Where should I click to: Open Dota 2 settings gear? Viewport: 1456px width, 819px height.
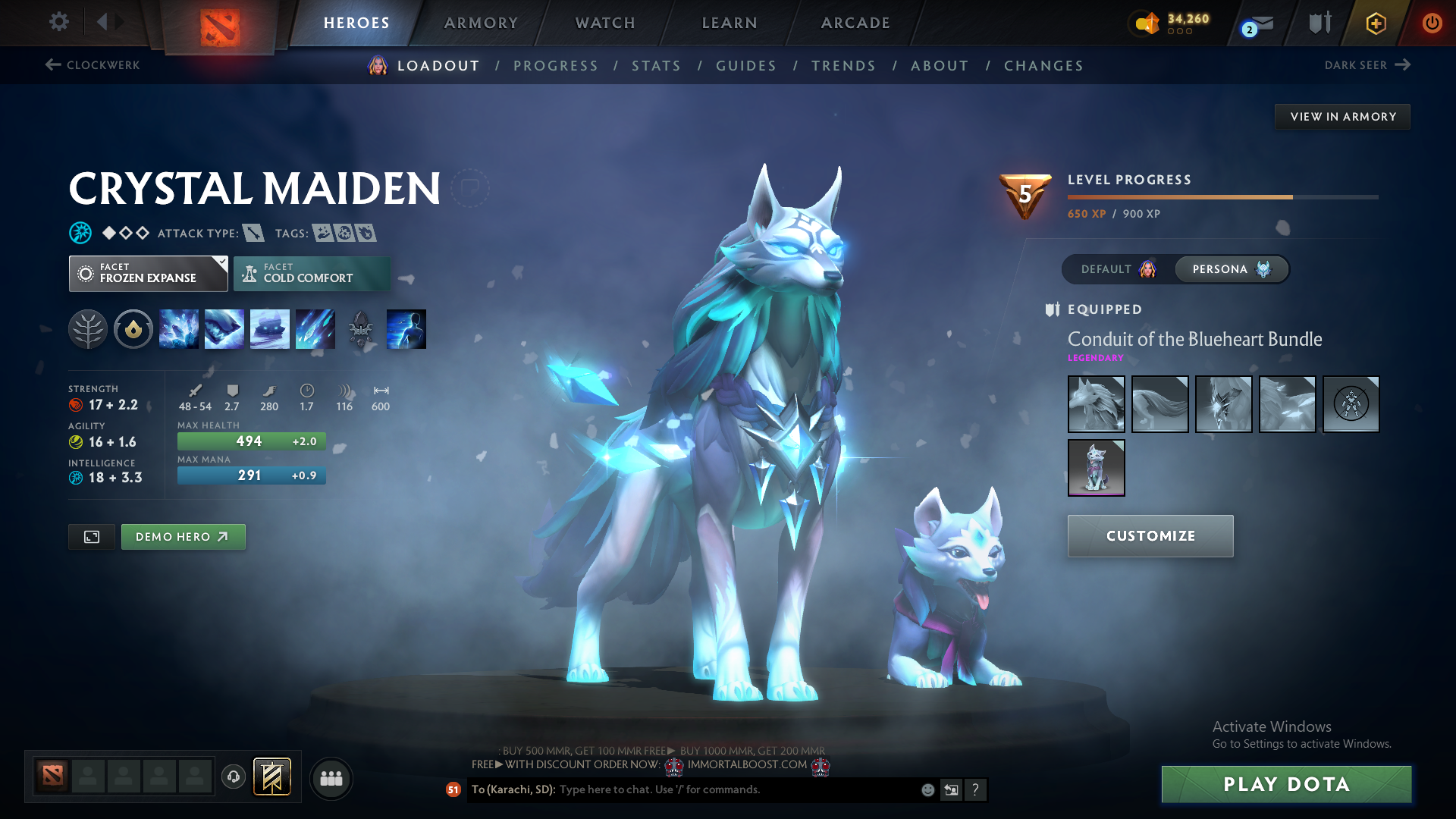click(x=58, y=22)
